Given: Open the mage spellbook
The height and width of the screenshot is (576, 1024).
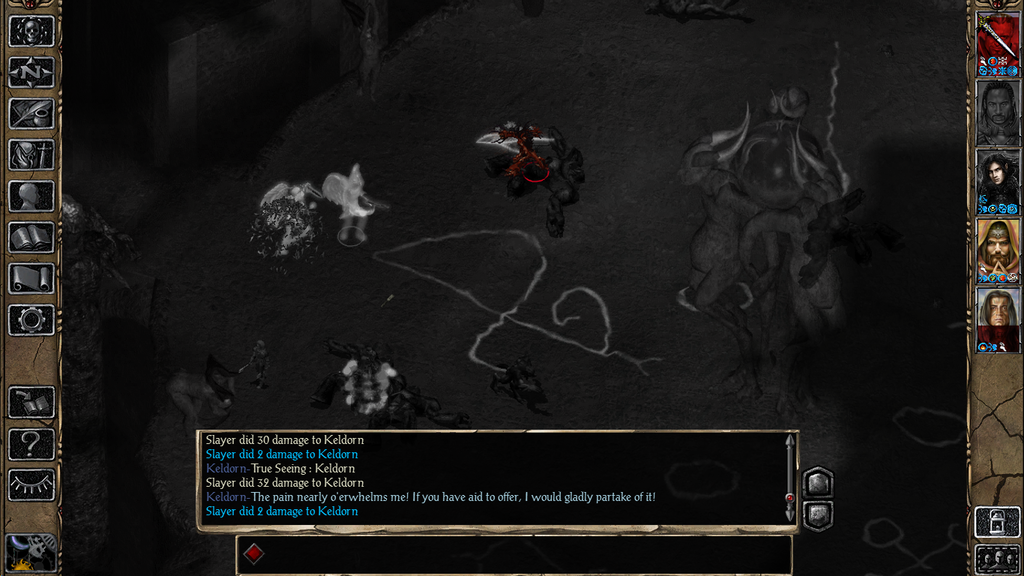Looking at the screenshot, I should pyautogui.click(x=31, y=237).
